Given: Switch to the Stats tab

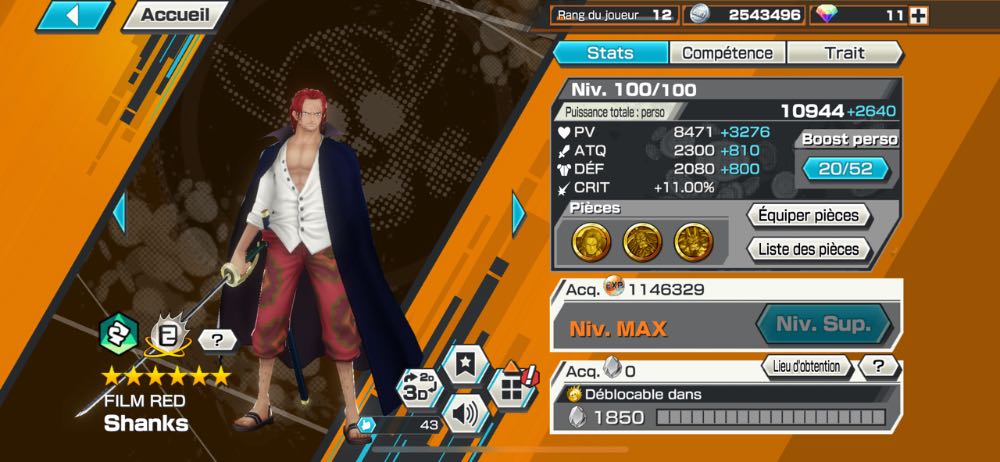Looking at the screenshot, I should [x=610, y=53].
